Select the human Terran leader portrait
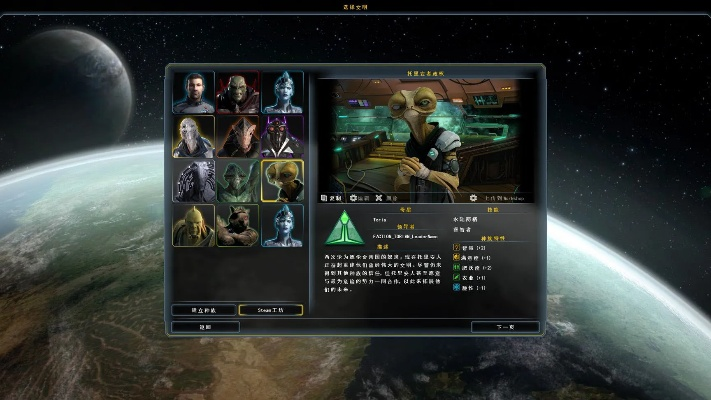This screenshot has height=400, width=711. pos(193,93)
